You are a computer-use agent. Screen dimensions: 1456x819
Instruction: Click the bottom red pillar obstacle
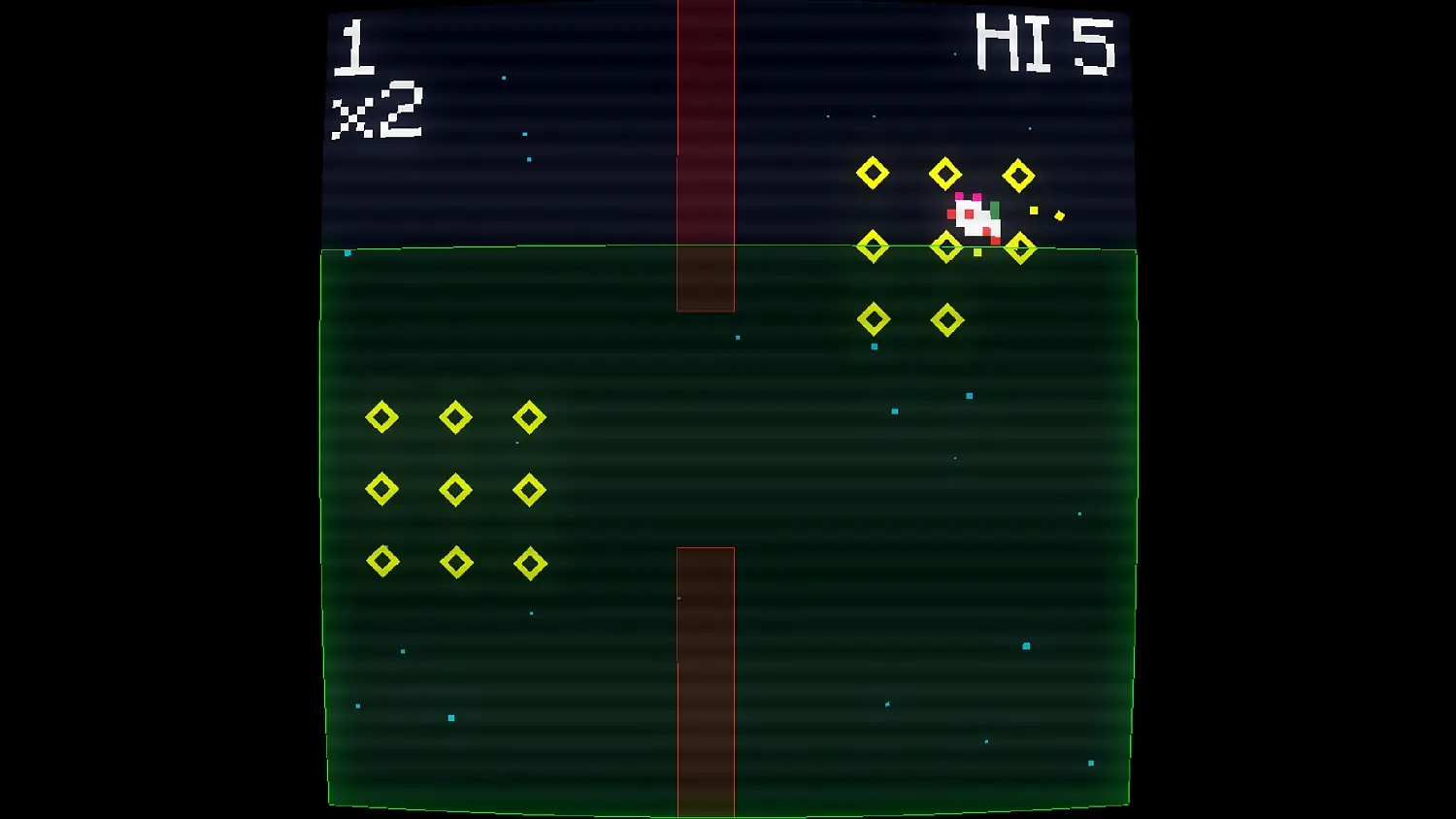[706, 679]
